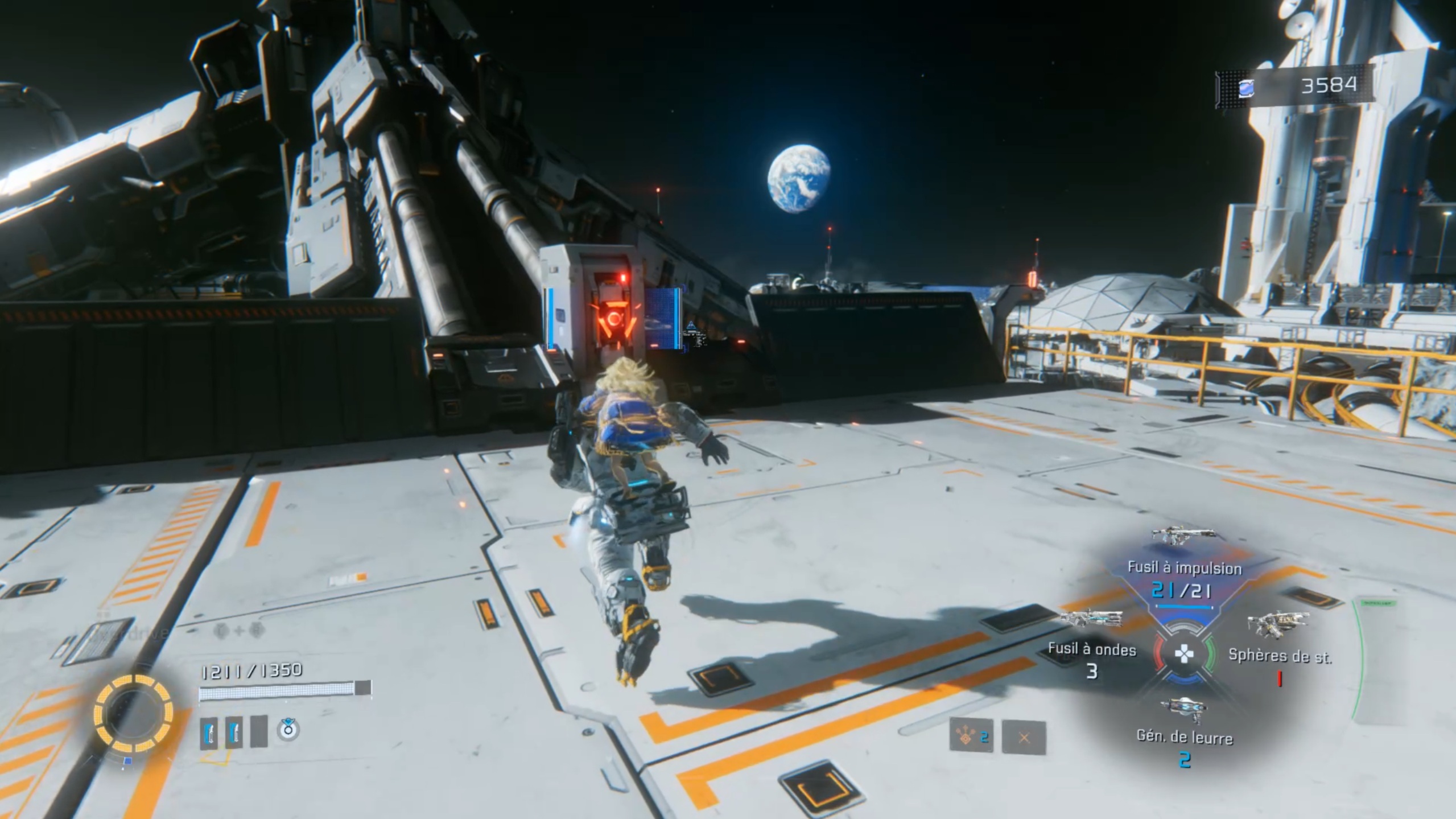Viewport: 1456px width, 819px height.
Task: Choose the Sphères de st. weapon
Action: click(x=1280, y=655)
